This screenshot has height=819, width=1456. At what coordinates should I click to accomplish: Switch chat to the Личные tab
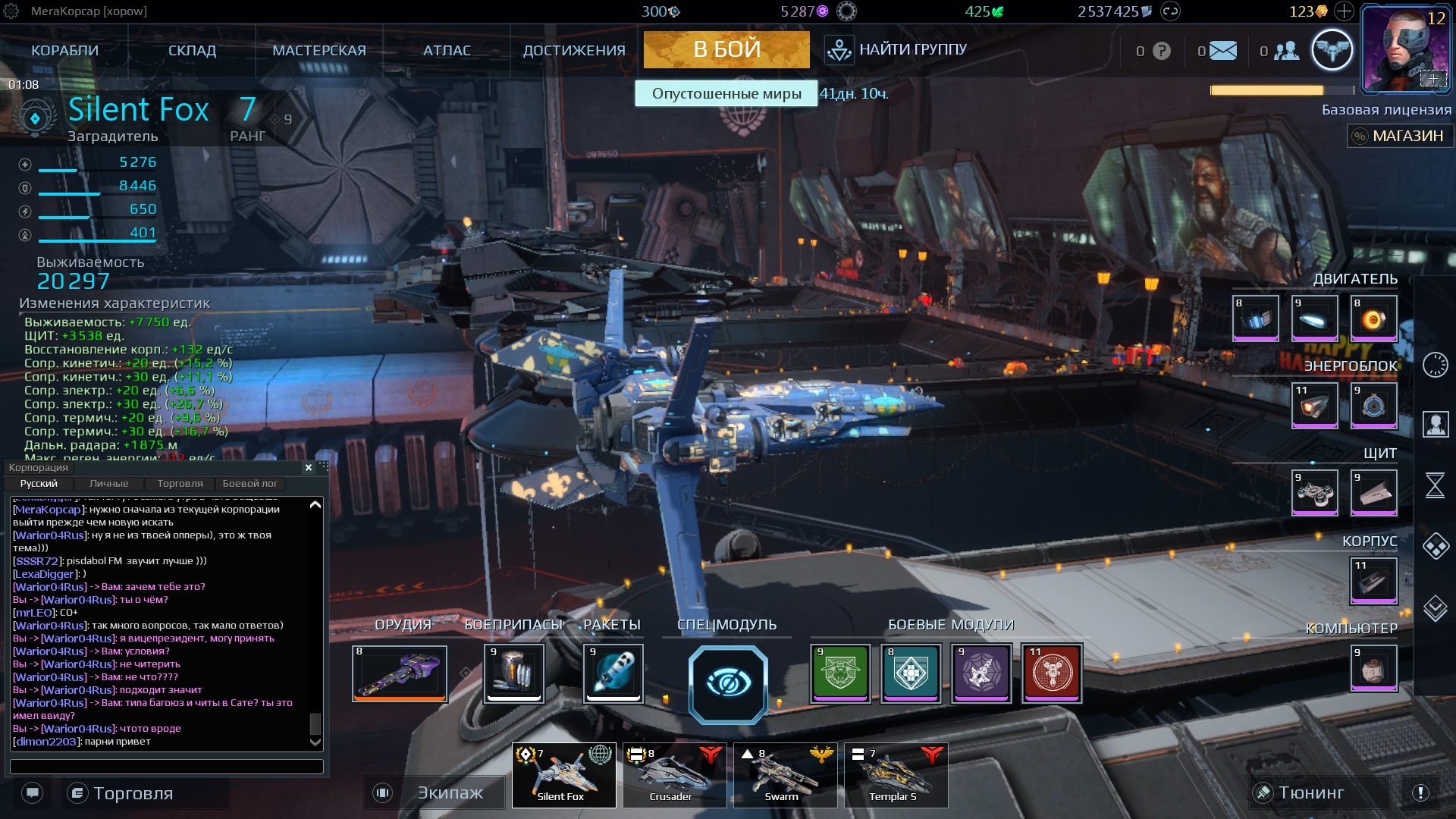(x=108, y=484)
